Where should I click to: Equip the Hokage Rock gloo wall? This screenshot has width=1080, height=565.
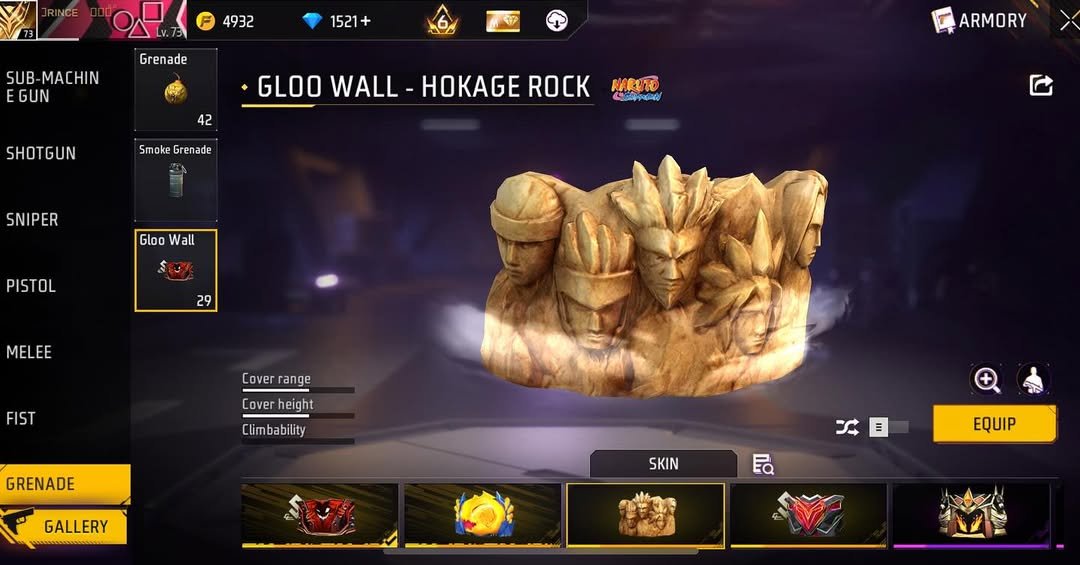[x=994, y=424]
